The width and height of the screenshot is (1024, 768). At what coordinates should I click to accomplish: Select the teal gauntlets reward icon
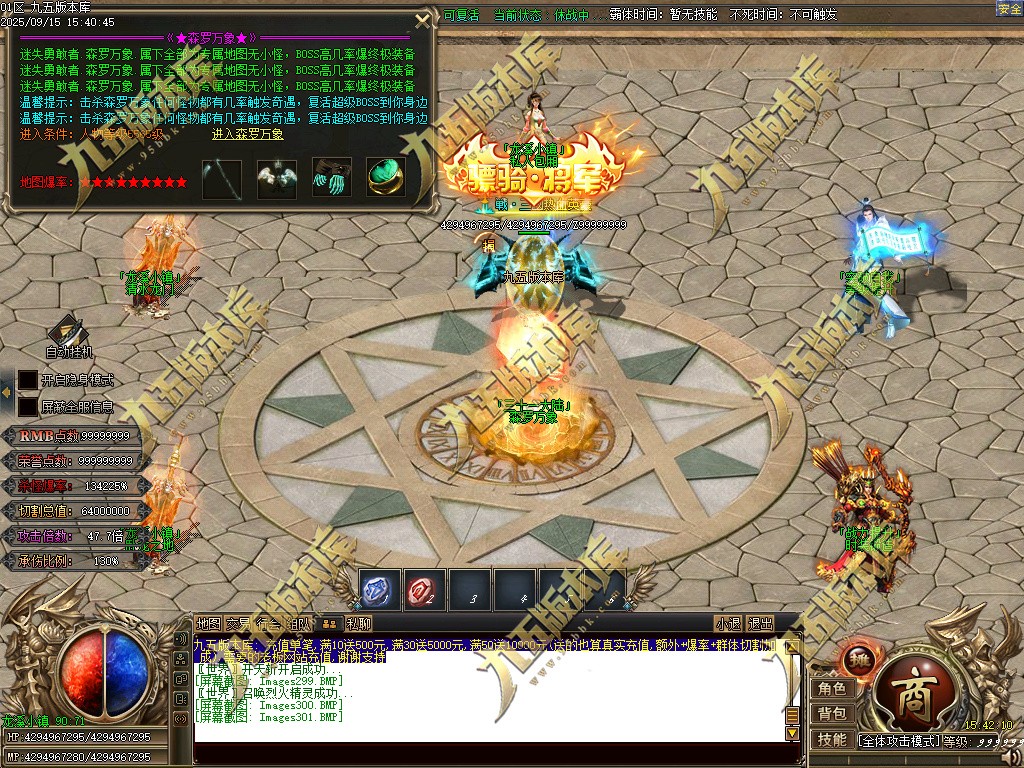331,178
